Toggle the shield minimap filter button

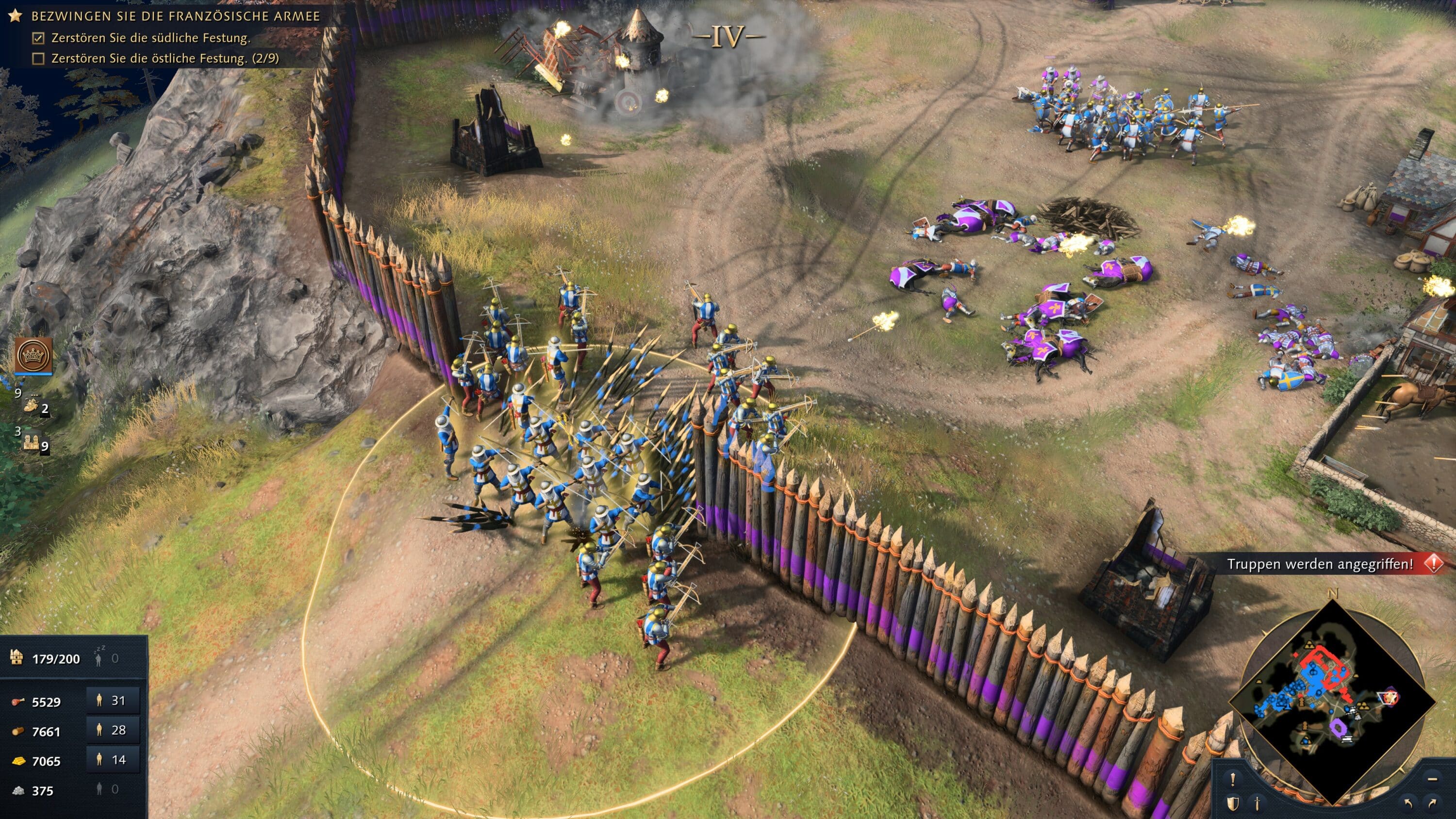1233,803
